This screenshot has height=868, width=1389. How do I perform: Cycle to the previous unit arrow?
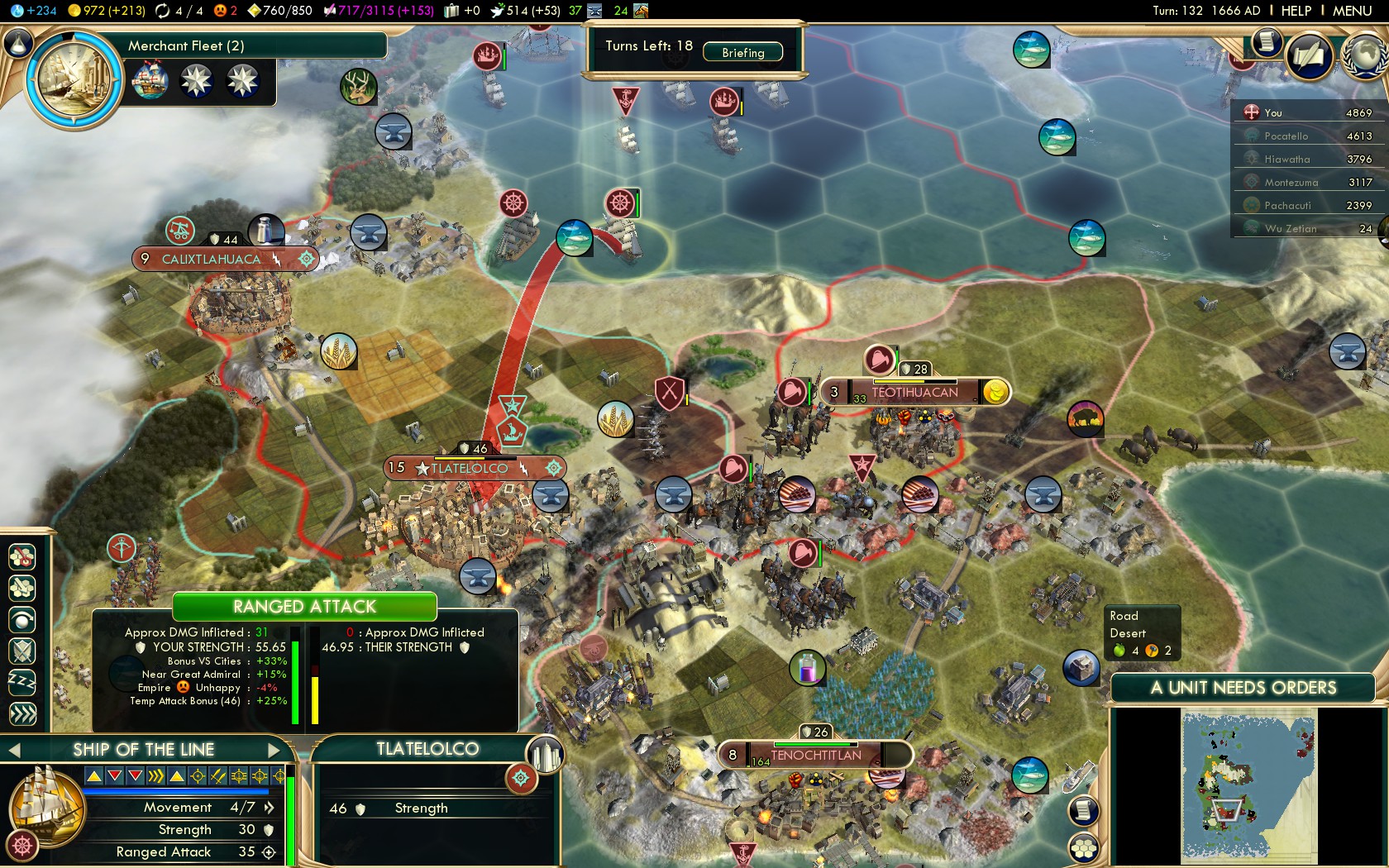14,750
